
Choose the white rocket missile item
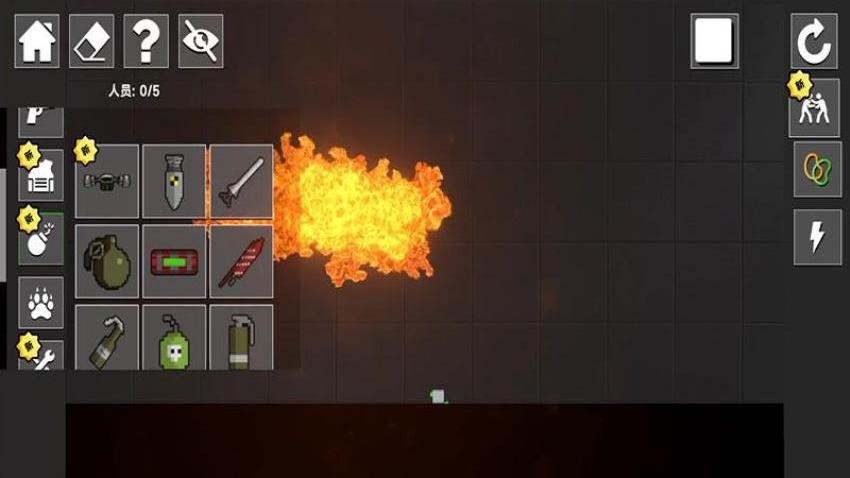[x=241, y=182]
